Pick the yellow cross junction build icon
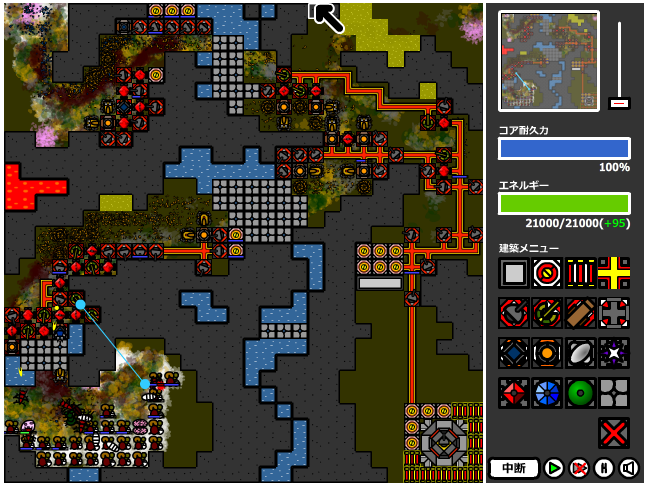 coord(614,273)
